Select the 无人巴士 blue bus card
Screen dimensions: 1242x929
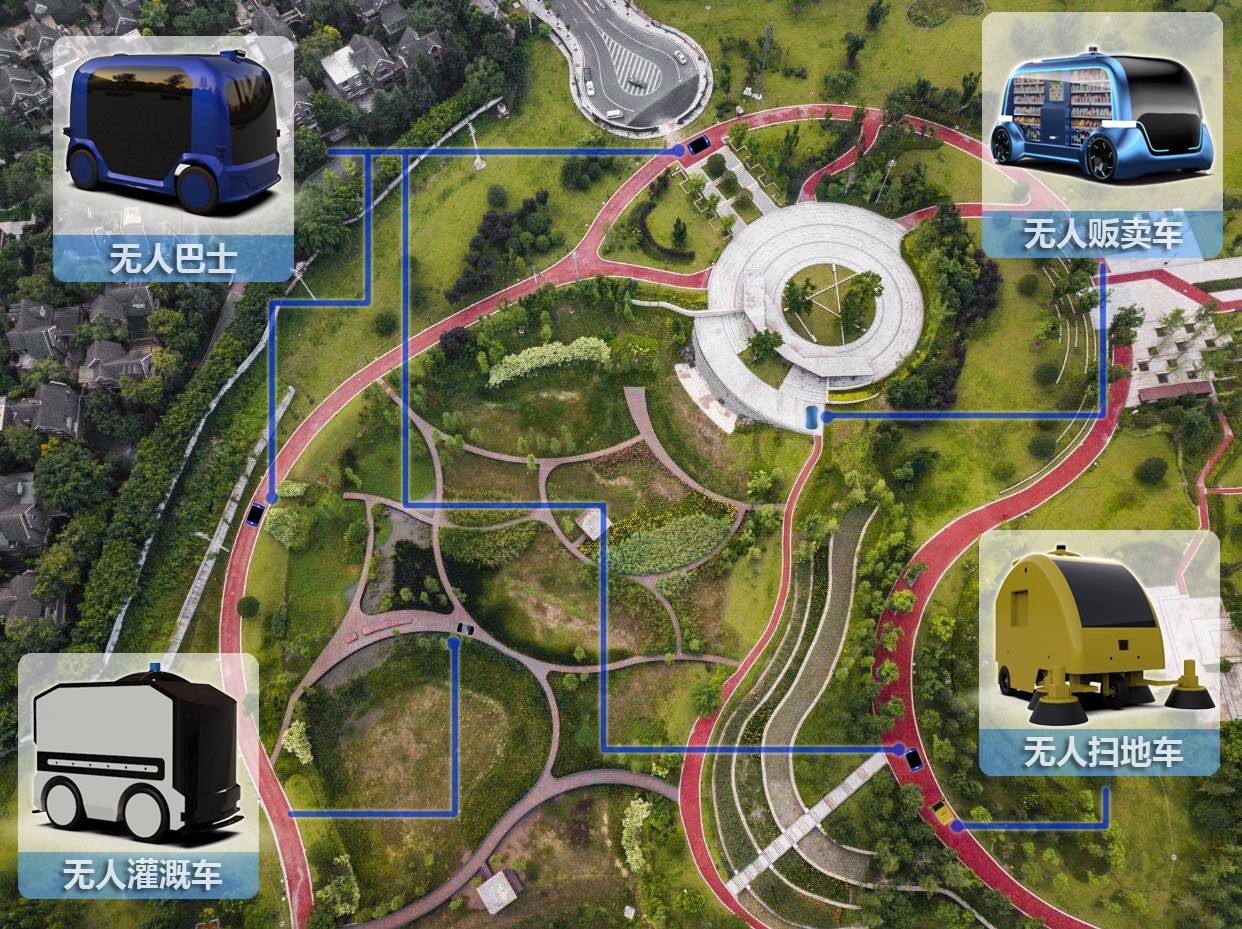tap(173, 160)
